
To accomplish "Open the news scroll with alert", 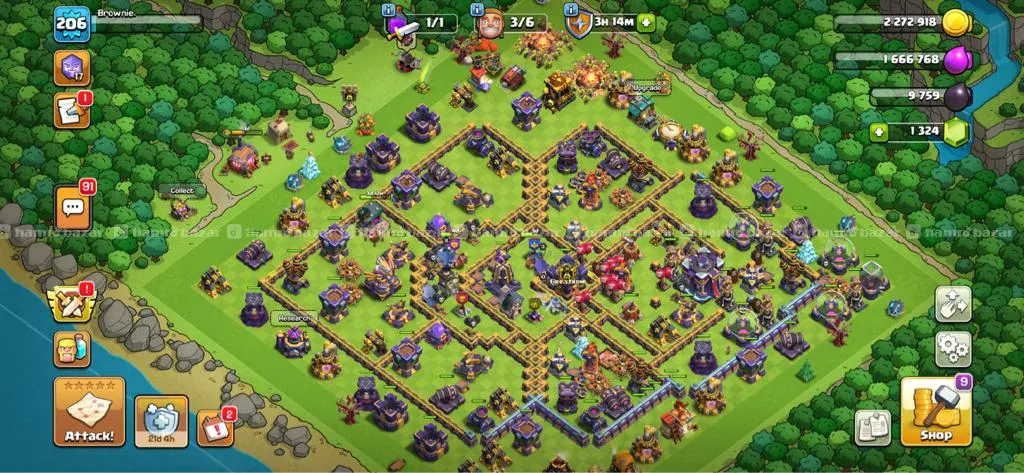I will pyautogui.click(x=72, y=110).
